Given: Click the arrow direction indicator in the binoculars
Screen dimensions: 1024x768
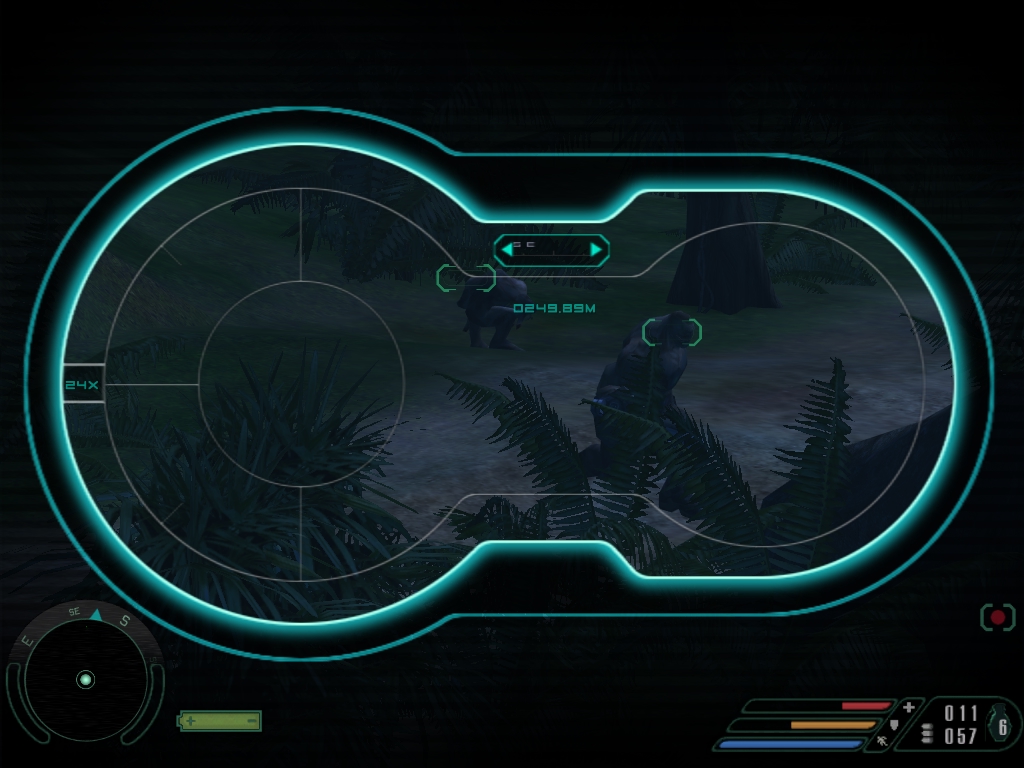Looking at the screenshot, I should pyautogui.click(x=551, y=249).
